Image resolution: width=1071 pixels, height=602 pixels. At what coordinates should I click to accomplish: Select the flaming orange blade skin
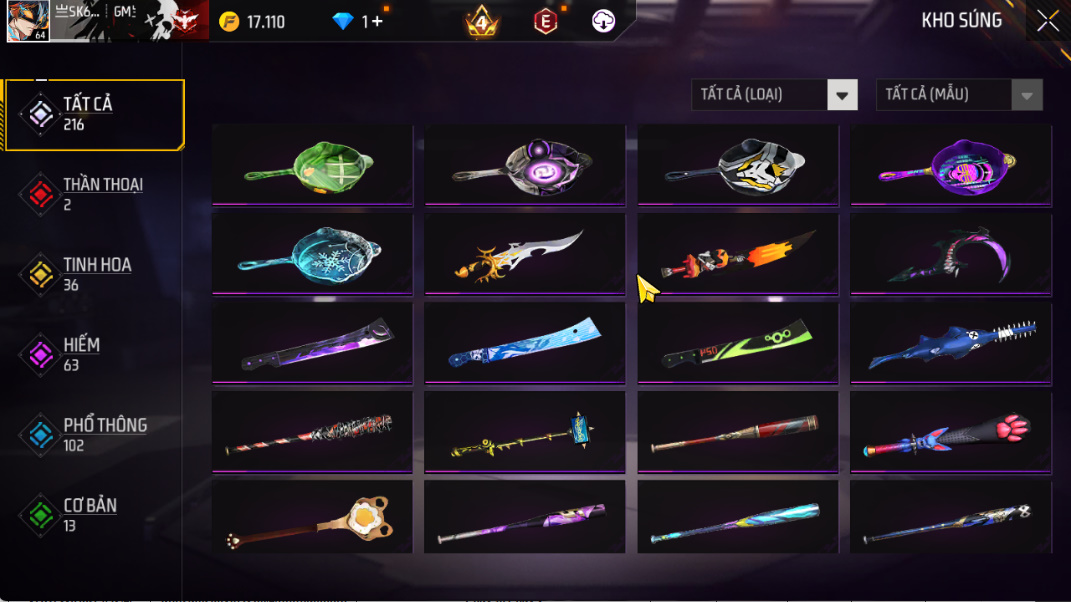click(x=738, y=253)
